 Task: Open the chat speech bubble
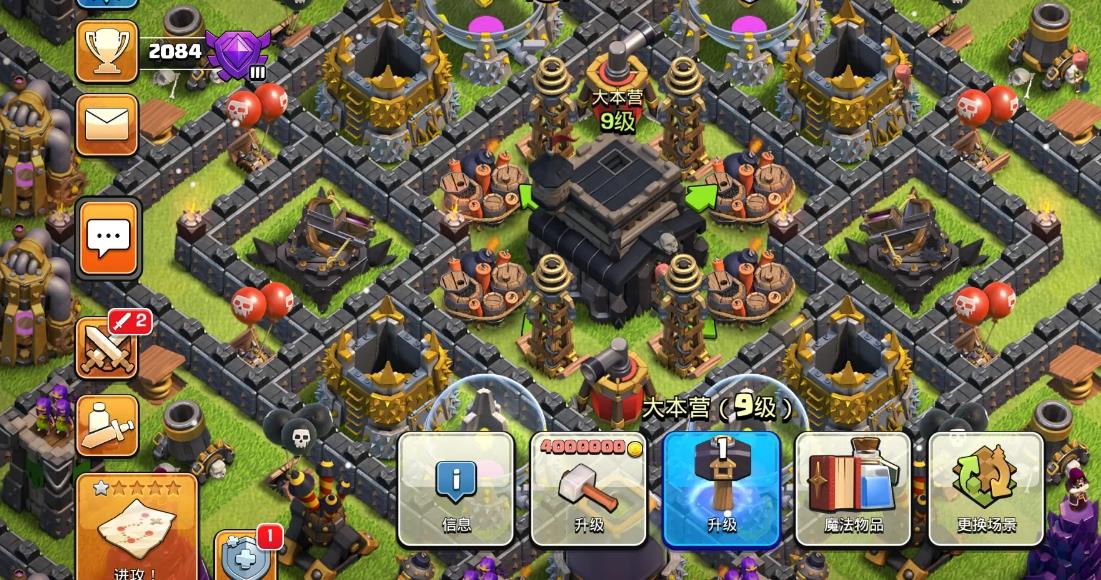click(x=108, y=238)
